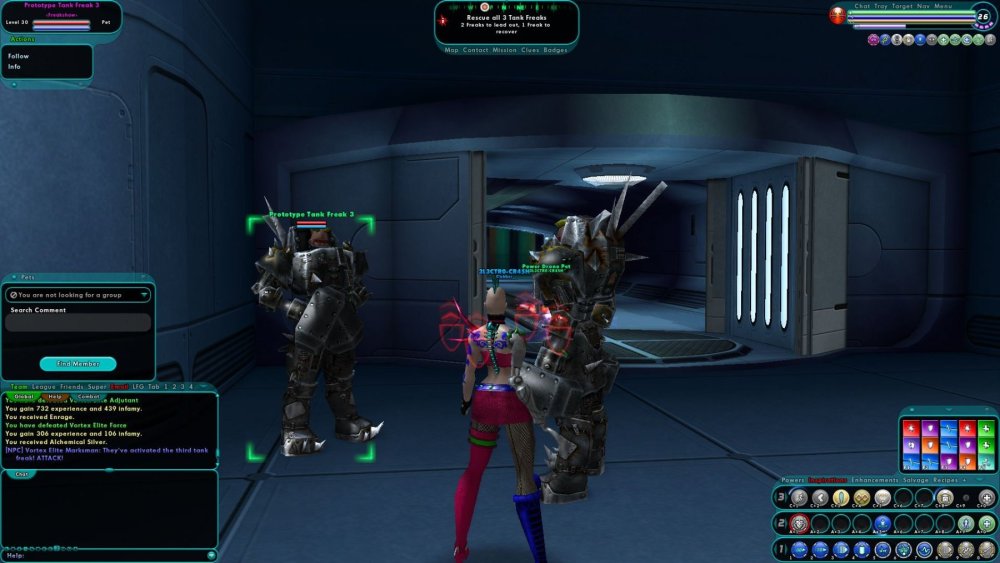Switch to the League tab
Image resolution: width=1000 pixels, height=563 pixels.
click(43, 386)
